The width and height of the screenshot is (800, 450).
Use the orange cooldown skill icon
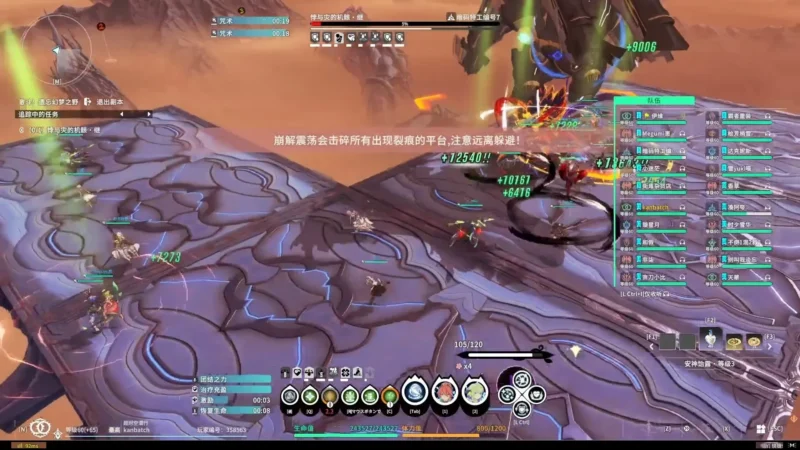329,396
